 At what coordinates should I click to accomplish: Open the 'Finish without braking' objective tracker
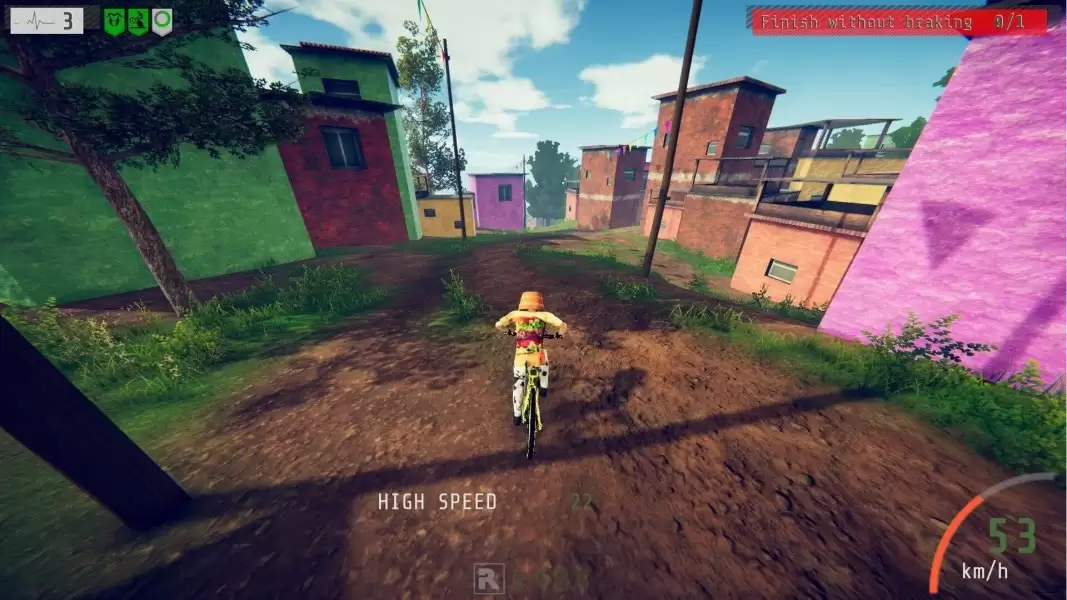tap(899, 21)
